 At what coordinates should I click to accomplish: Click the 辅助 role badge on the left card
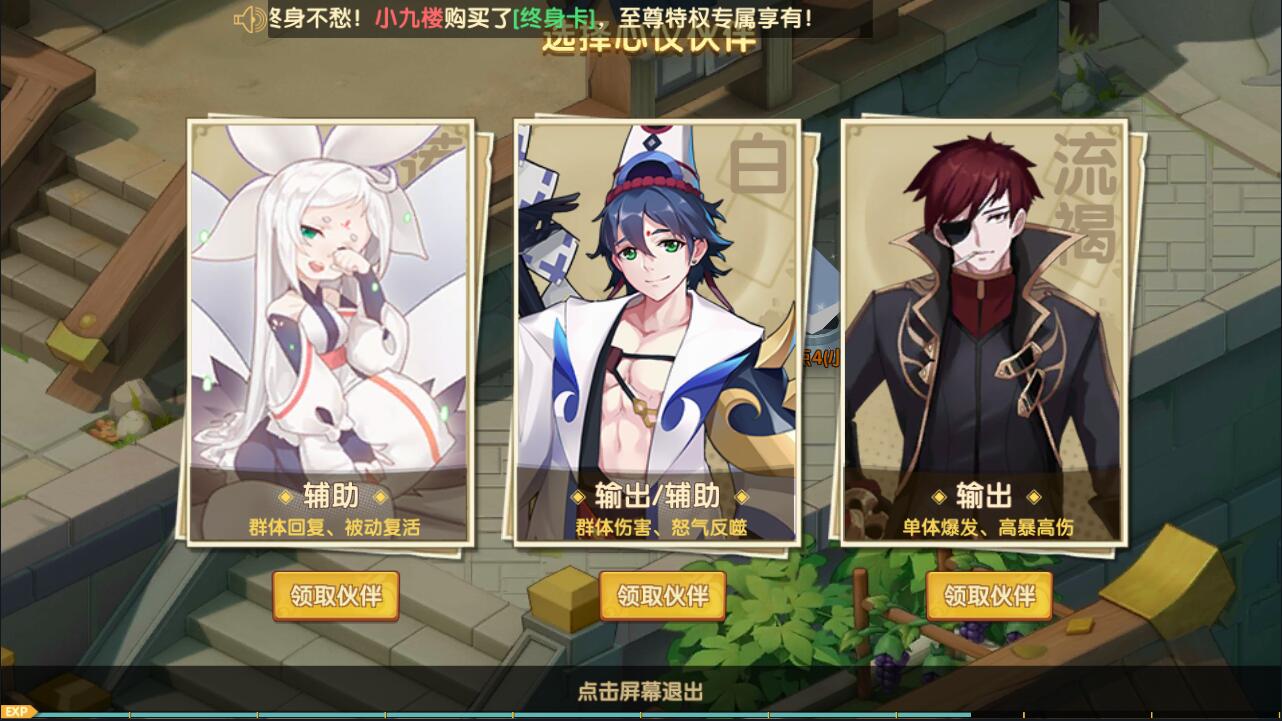click(x=334, y=497)
